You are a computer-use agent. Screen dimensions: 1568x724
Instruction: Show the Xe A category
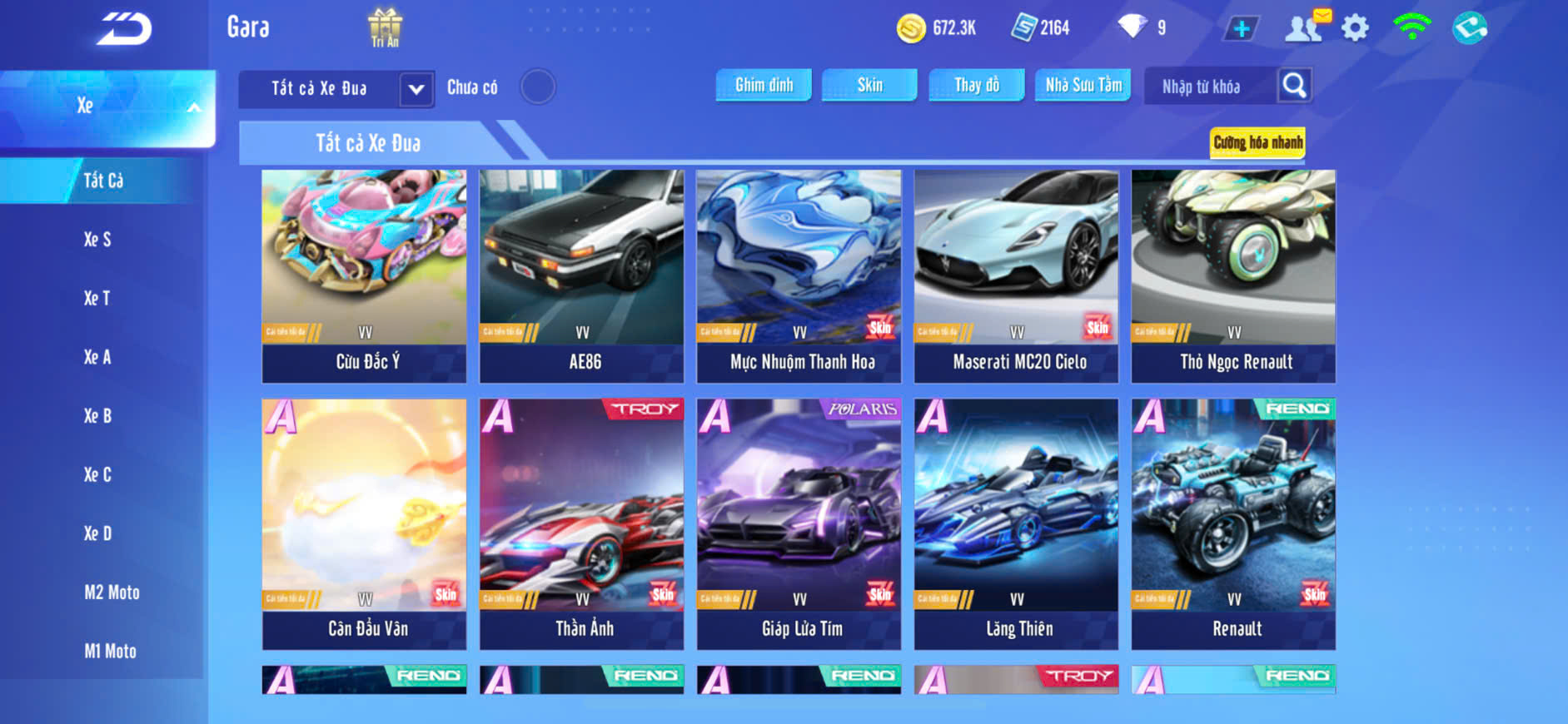point(97,357)
